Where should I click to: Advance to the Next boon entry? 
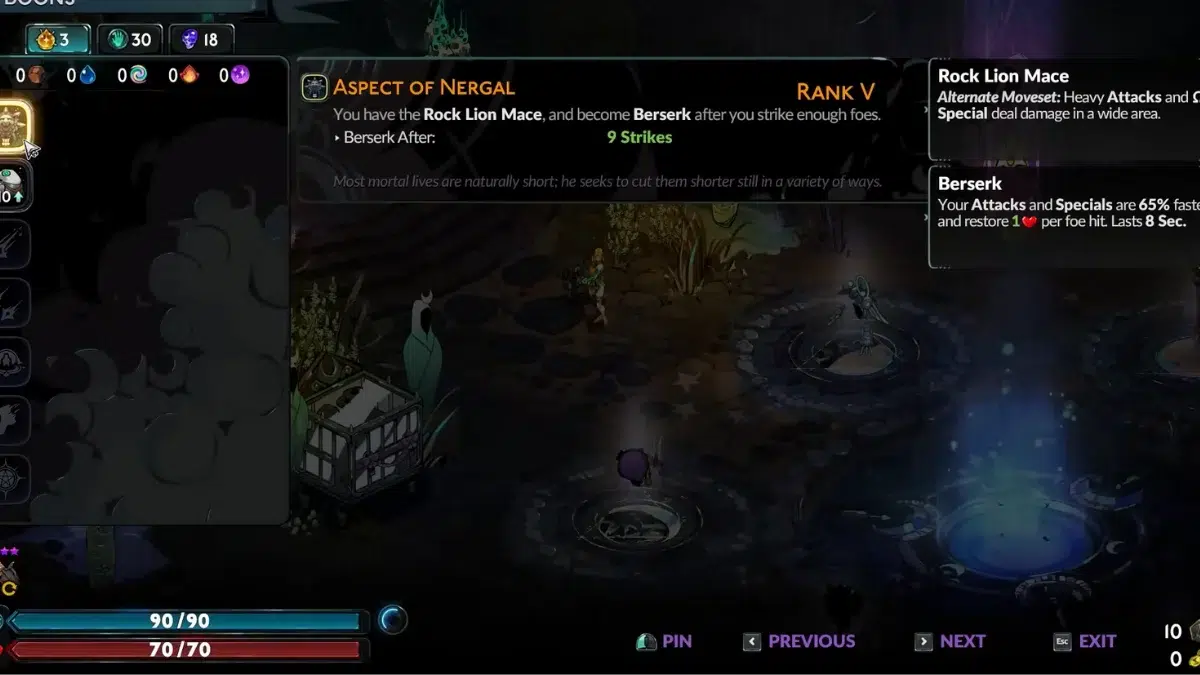click(x=950, y=642)
